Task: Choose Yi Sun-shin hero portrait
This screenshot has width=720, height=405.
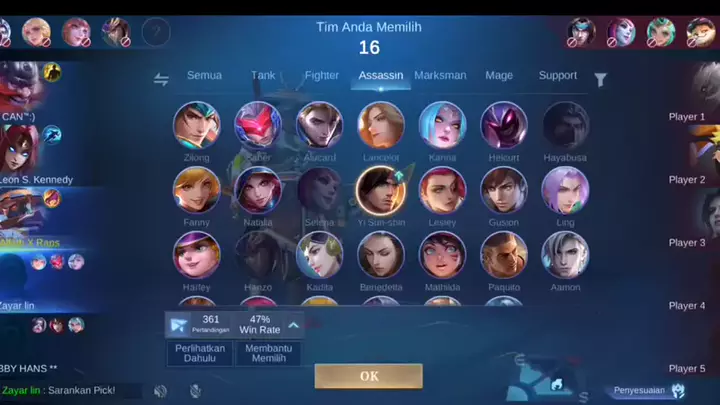Action: pyautogui.click(x=381, y=189)
